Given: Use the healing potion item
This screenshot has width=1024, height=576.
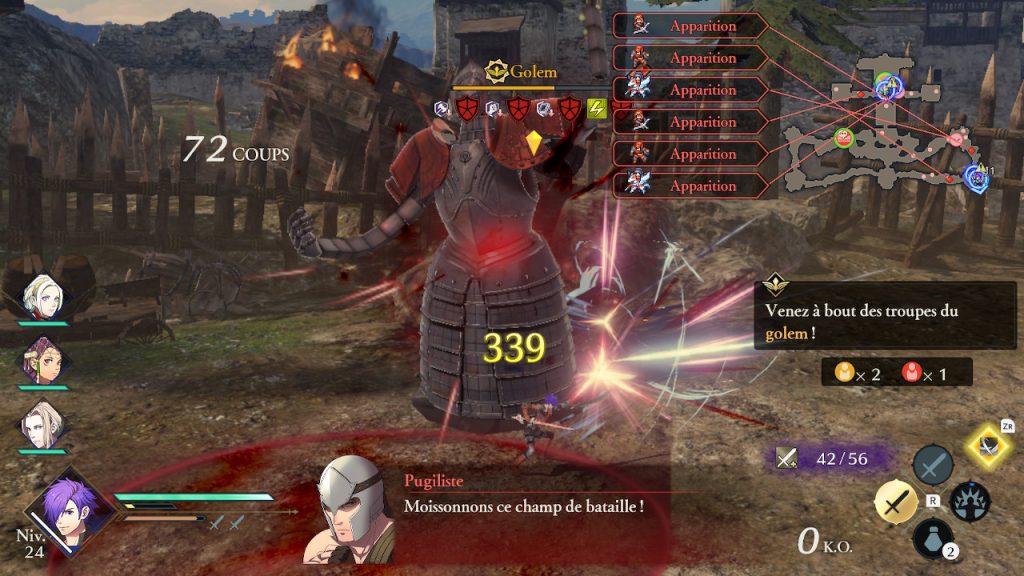Looking at the screenshot, I should [932, 538].
